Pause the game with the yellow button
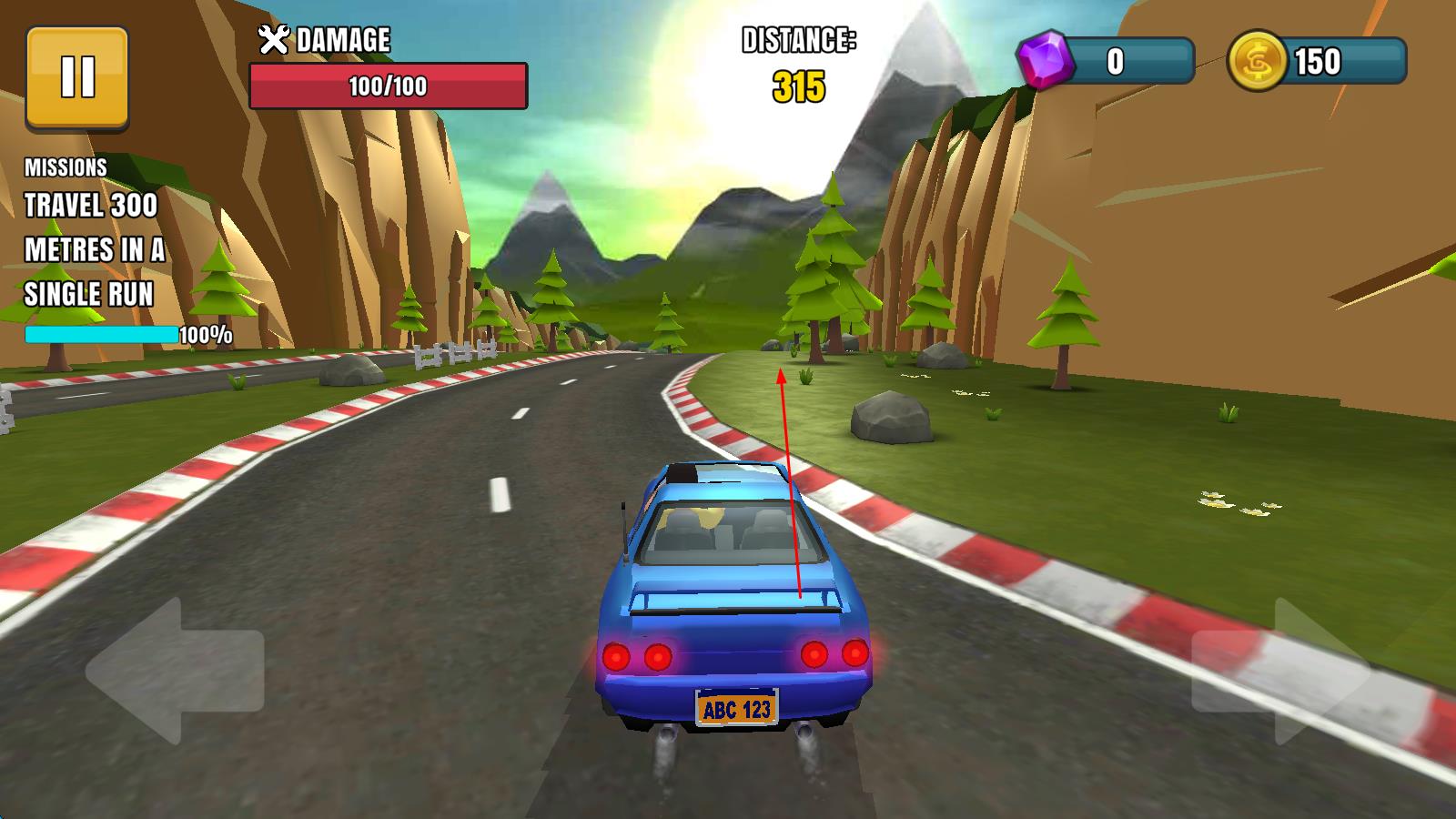The width and height of the screenshot is (1456, 819). pos(77,77)
